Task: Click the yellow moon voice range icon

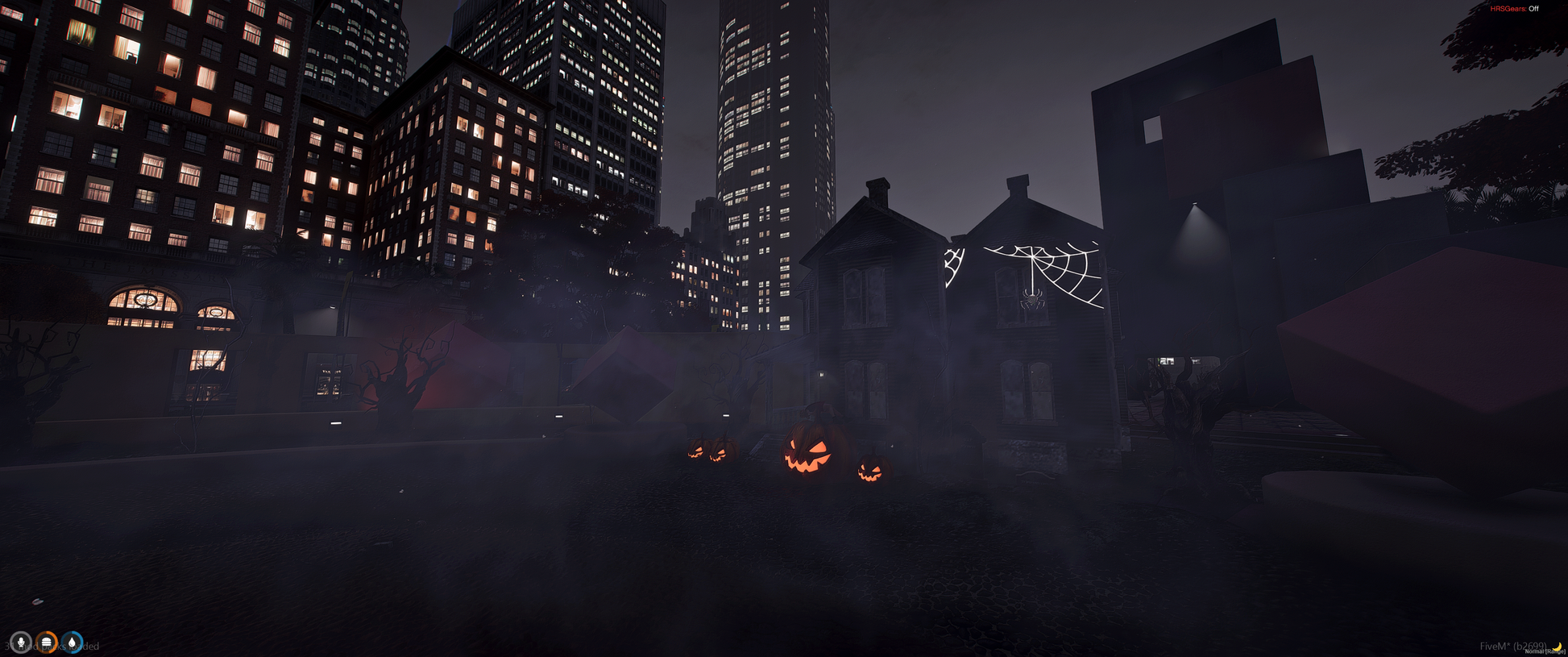Action: (1558, 647)
